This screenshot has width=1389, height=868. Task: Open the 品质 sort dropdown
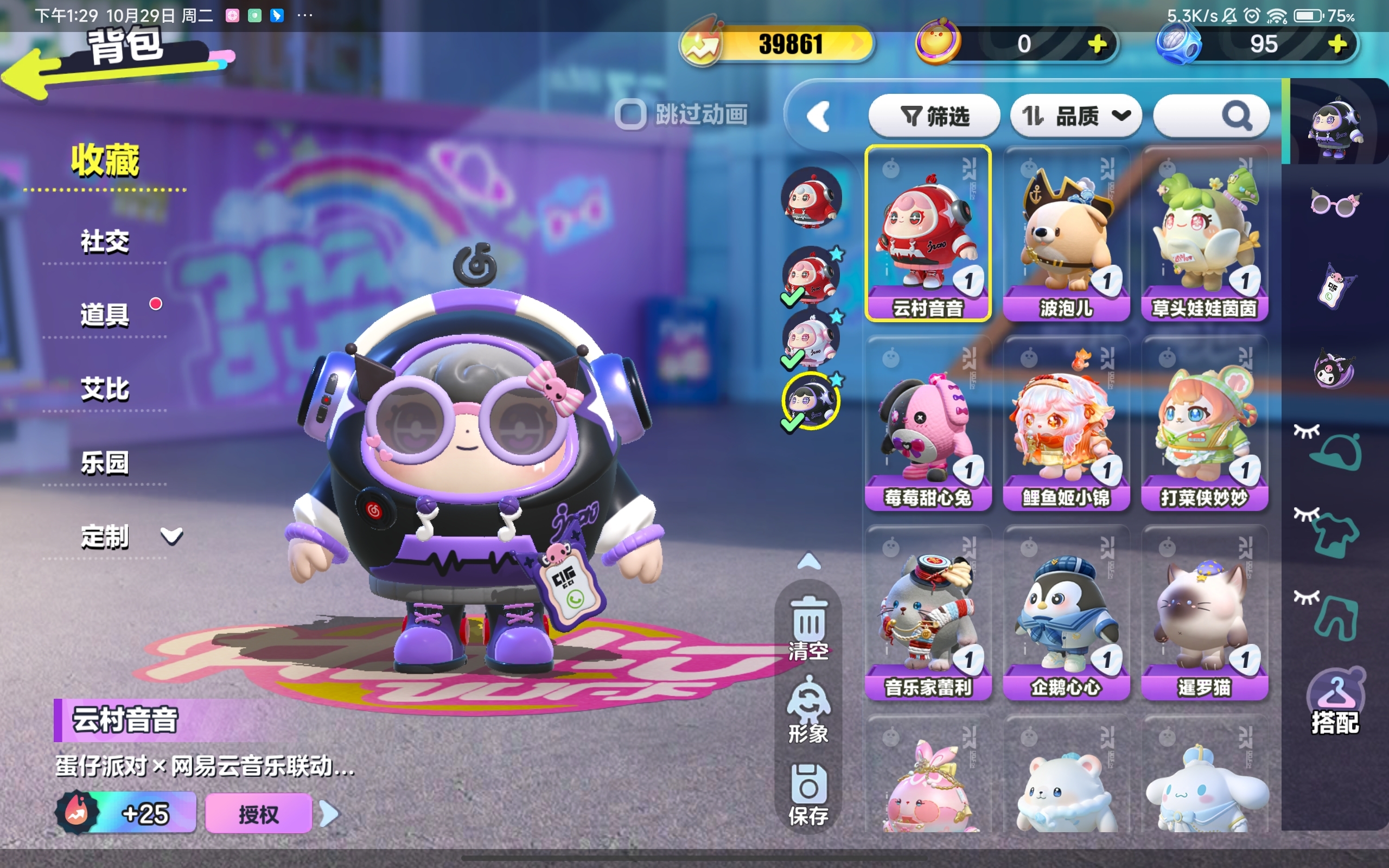[x=1075, y=117]
